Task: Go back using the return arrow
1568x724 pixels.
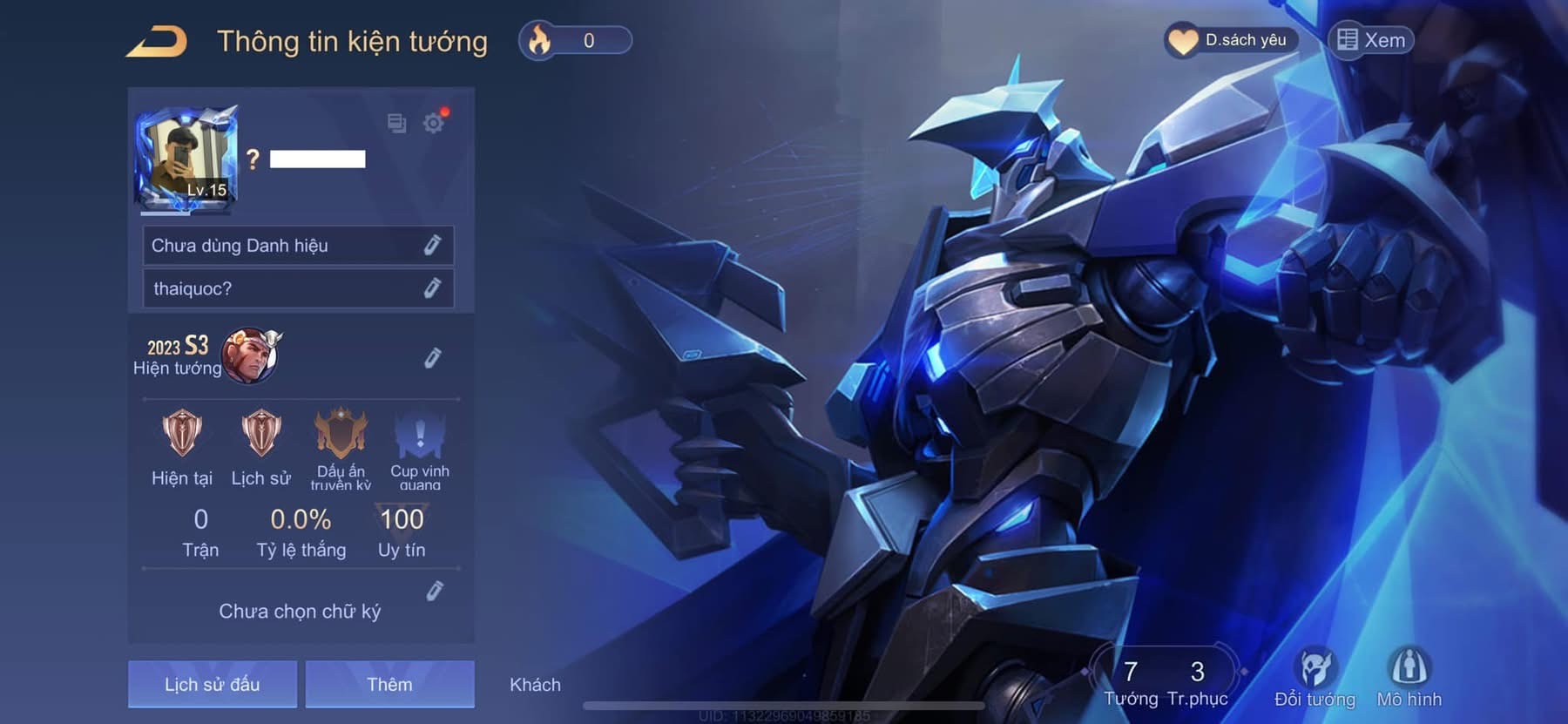Action: [158, 42]
